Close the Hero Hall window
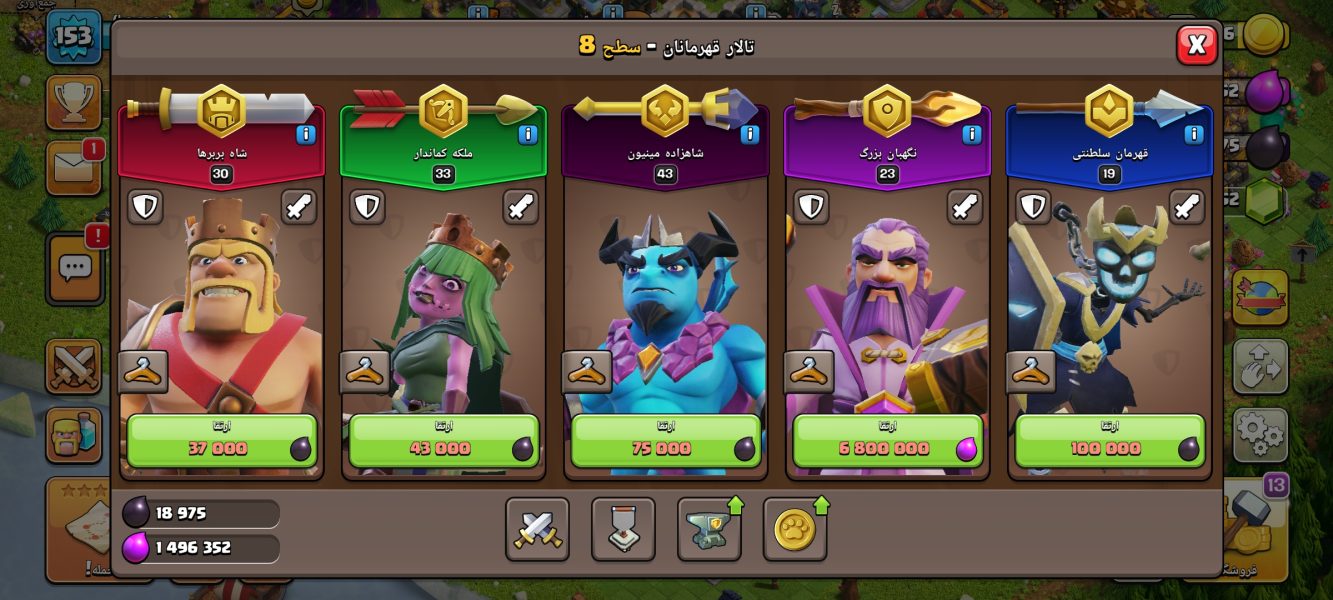 1196,44
